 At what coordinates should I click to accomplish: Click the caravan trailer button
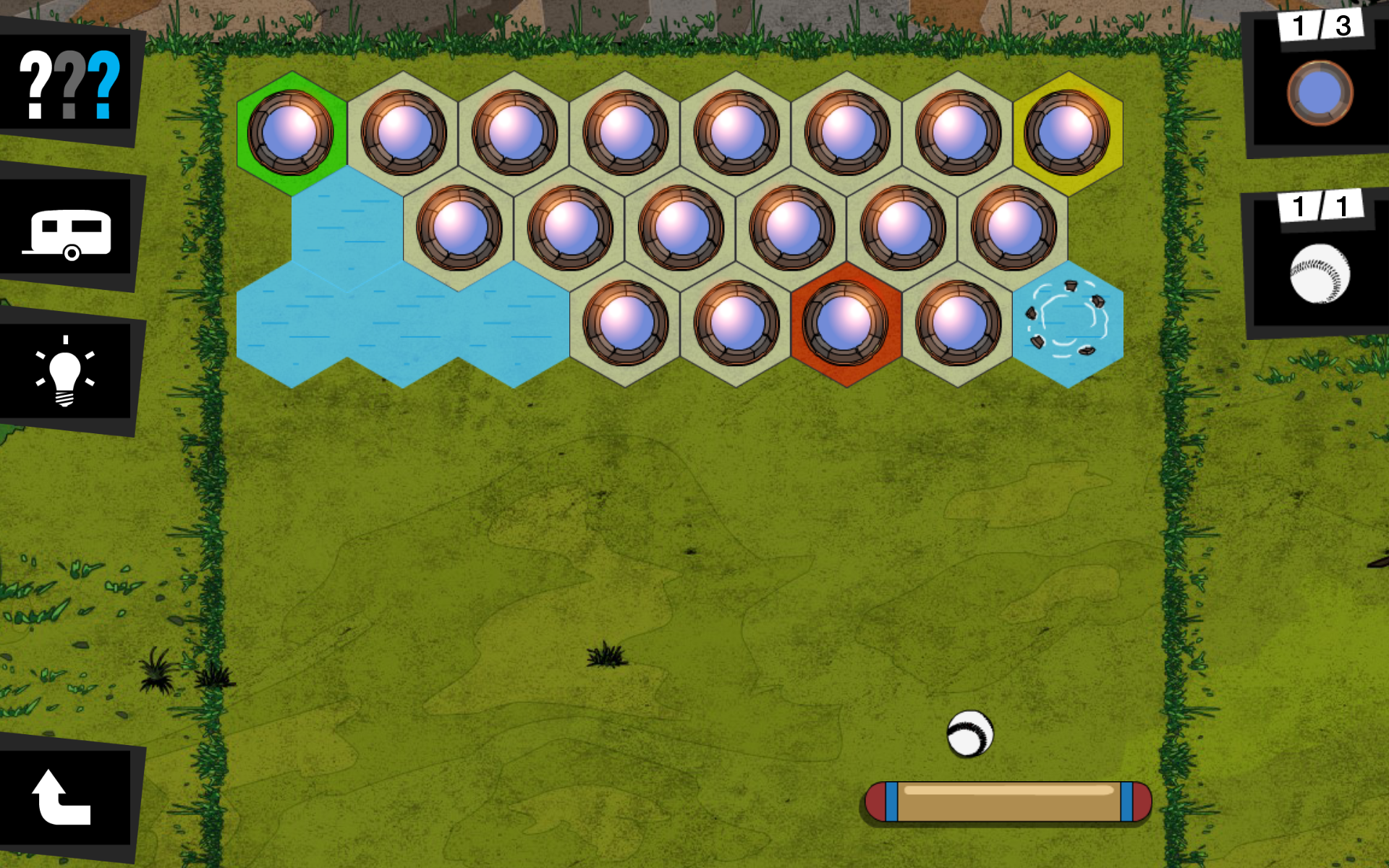point(69,230)
